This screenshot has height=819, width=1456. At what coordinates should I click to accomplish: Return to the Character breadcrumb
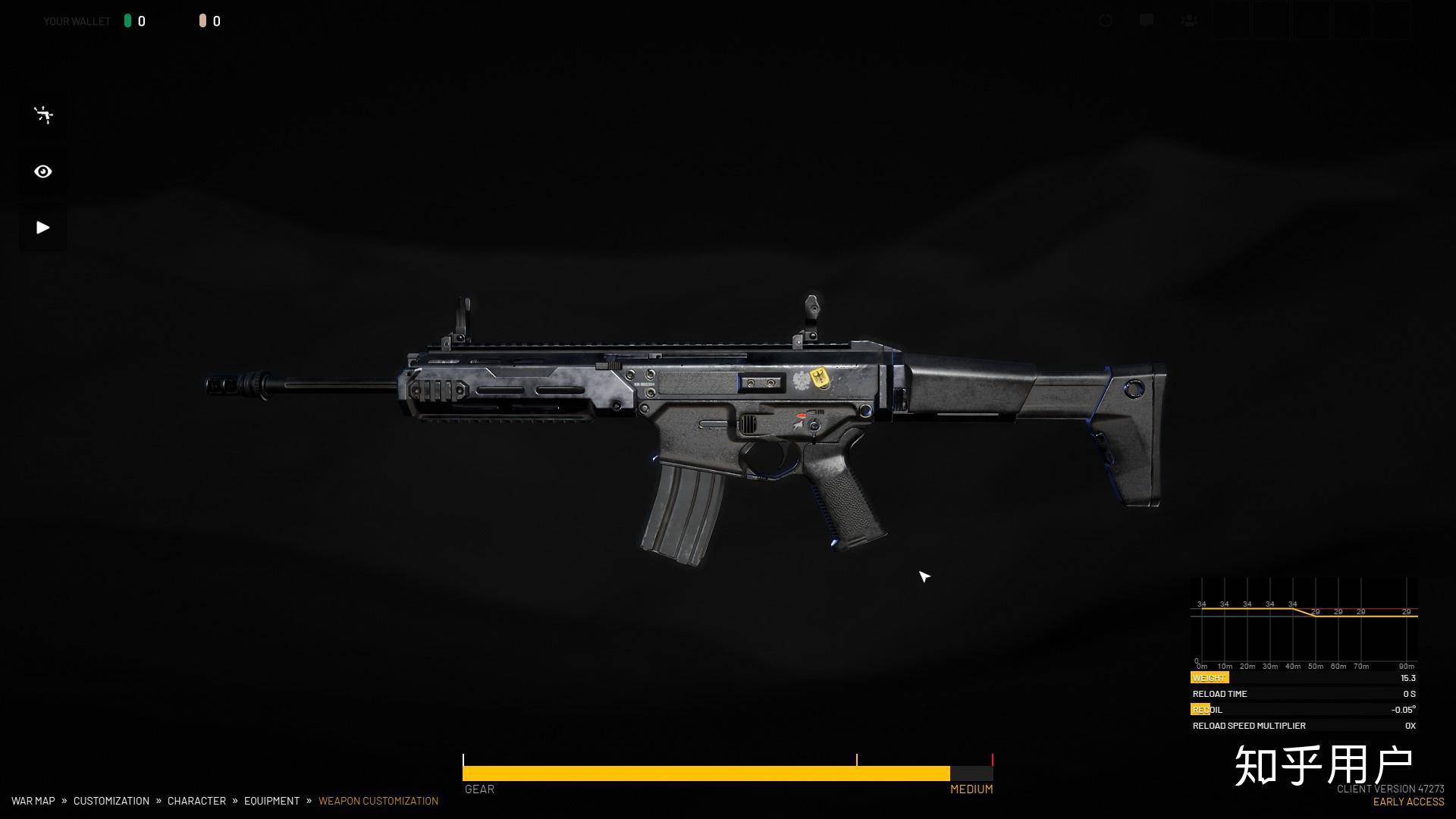196,801
